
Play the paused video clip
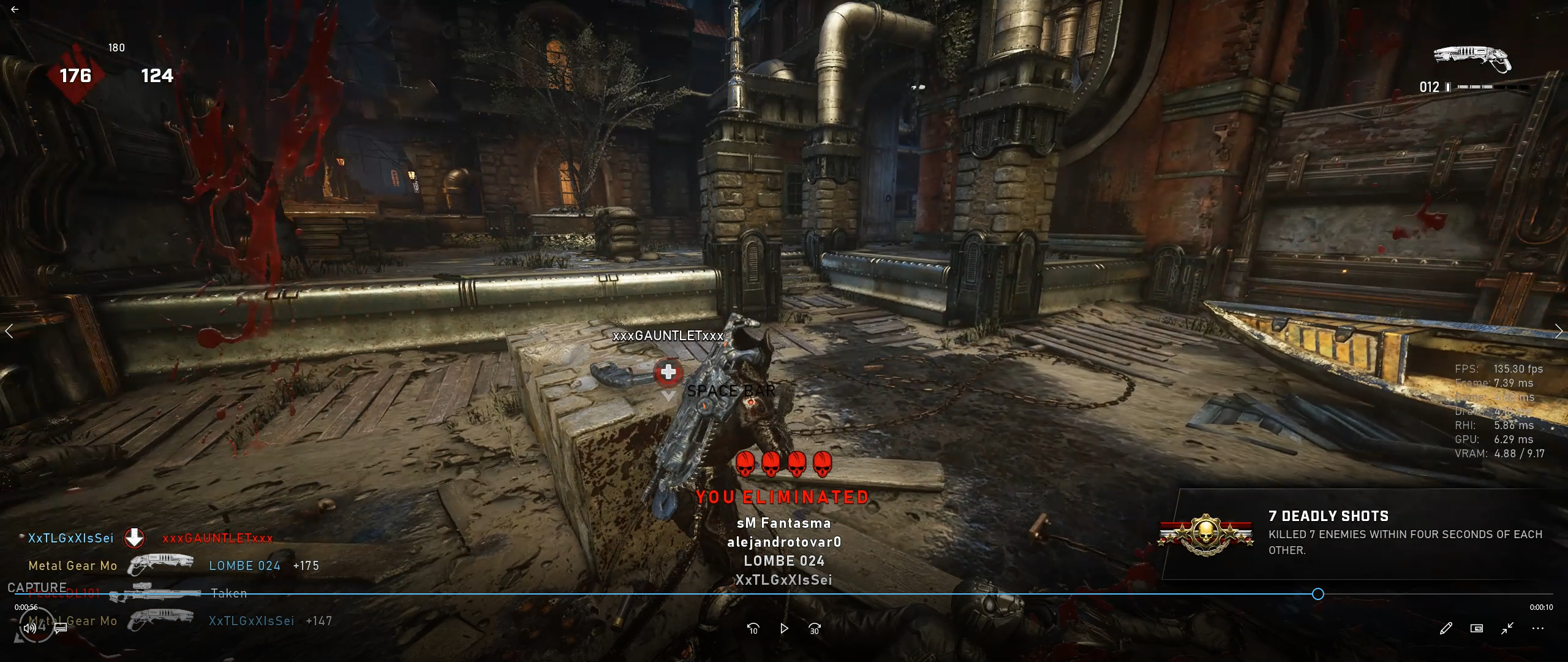pos(784,628)
